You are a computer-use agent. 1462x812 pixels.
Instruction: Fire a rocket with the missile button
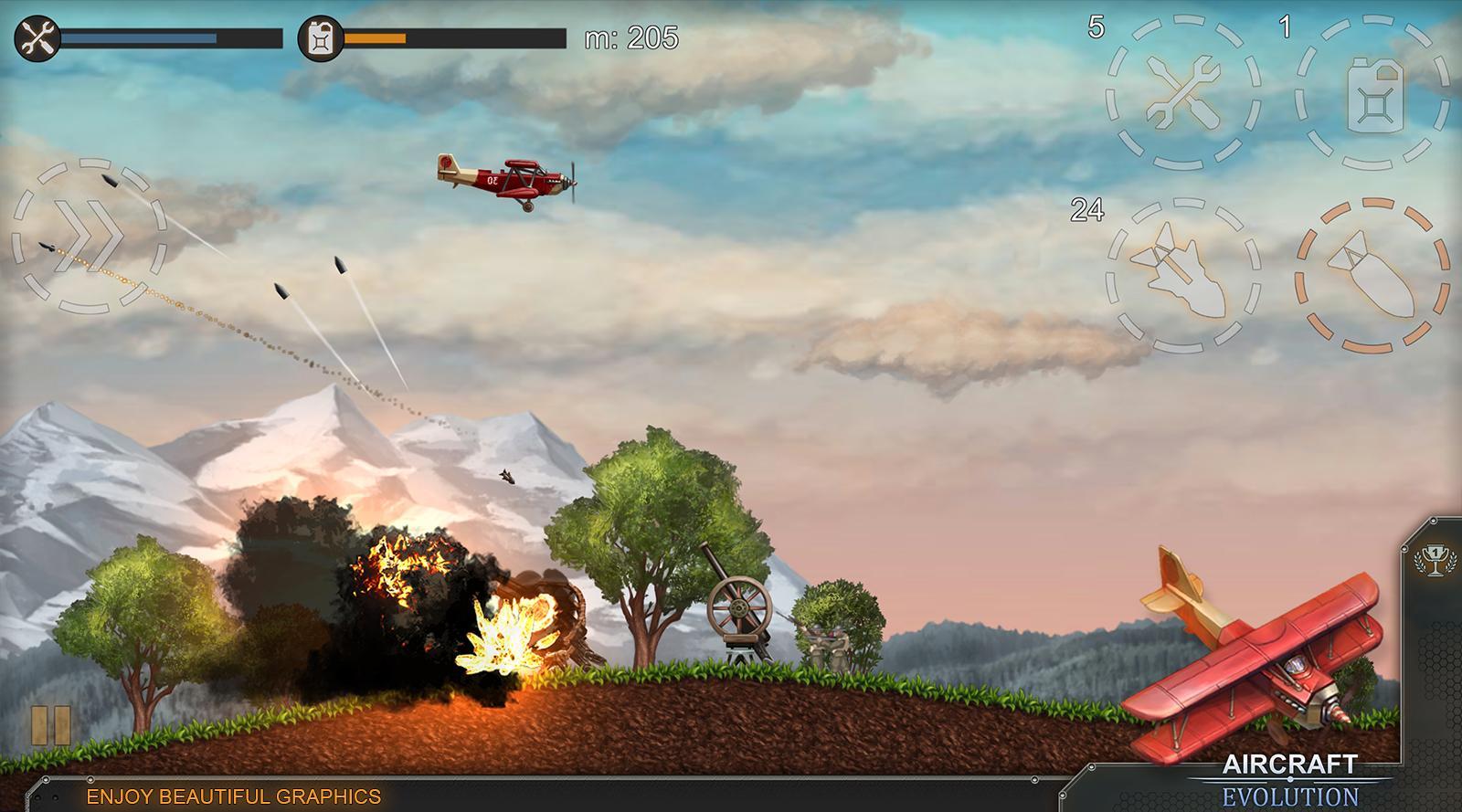[x=1183, y=276]
